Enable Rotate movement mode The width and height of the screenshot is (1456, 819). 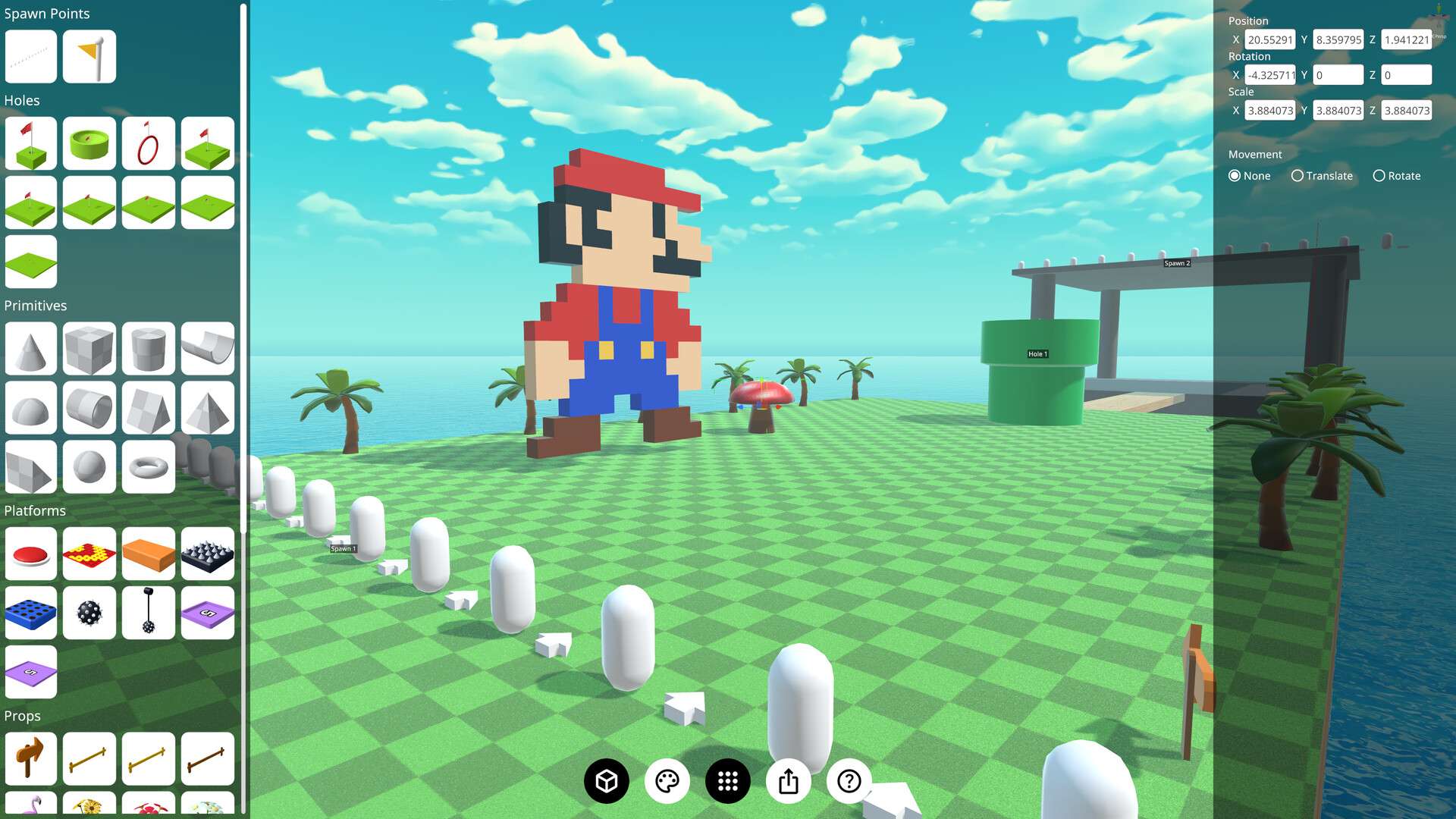pos(1379,175)
